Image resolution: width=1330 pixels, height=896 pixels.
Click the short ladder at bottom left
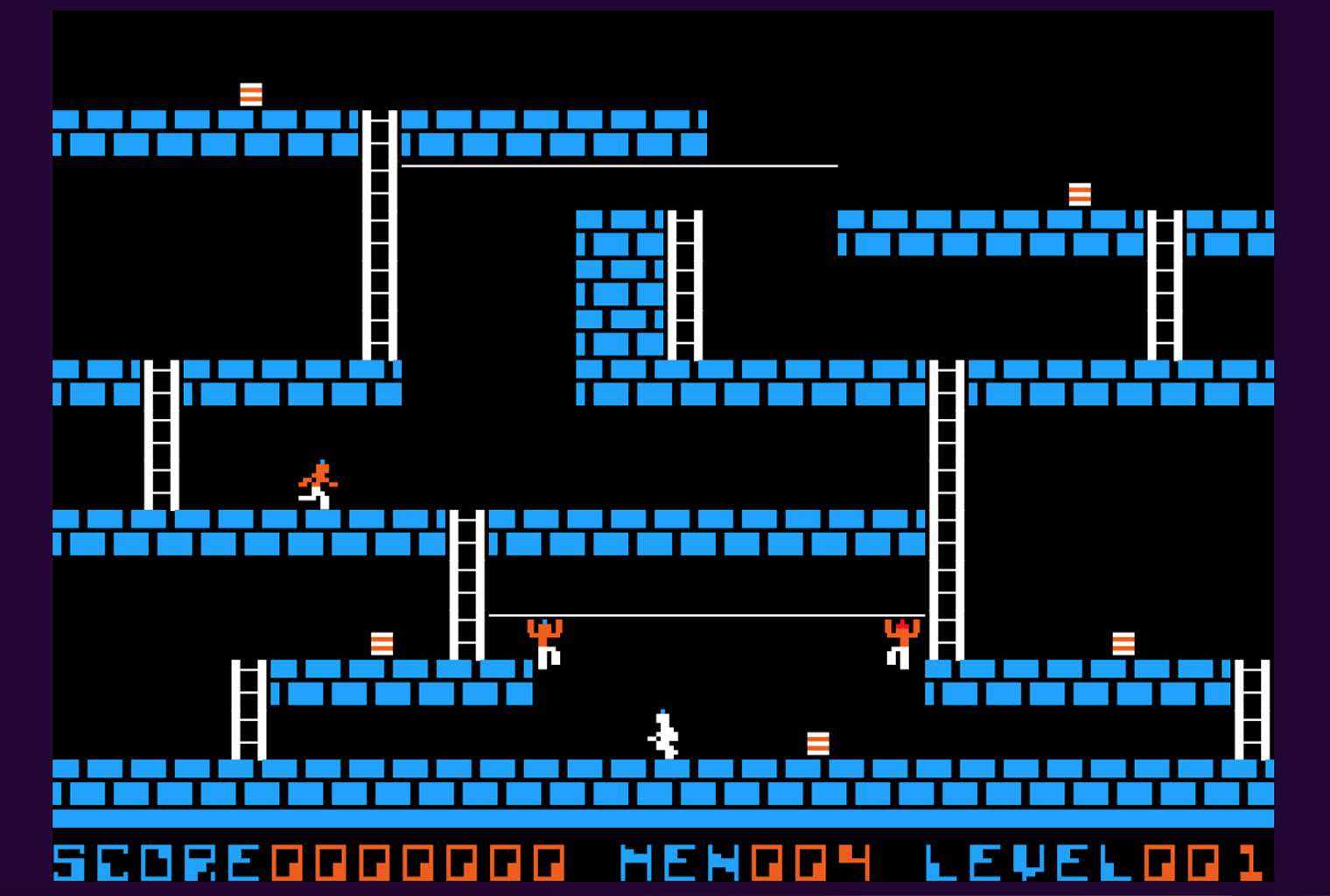[249, 709]
